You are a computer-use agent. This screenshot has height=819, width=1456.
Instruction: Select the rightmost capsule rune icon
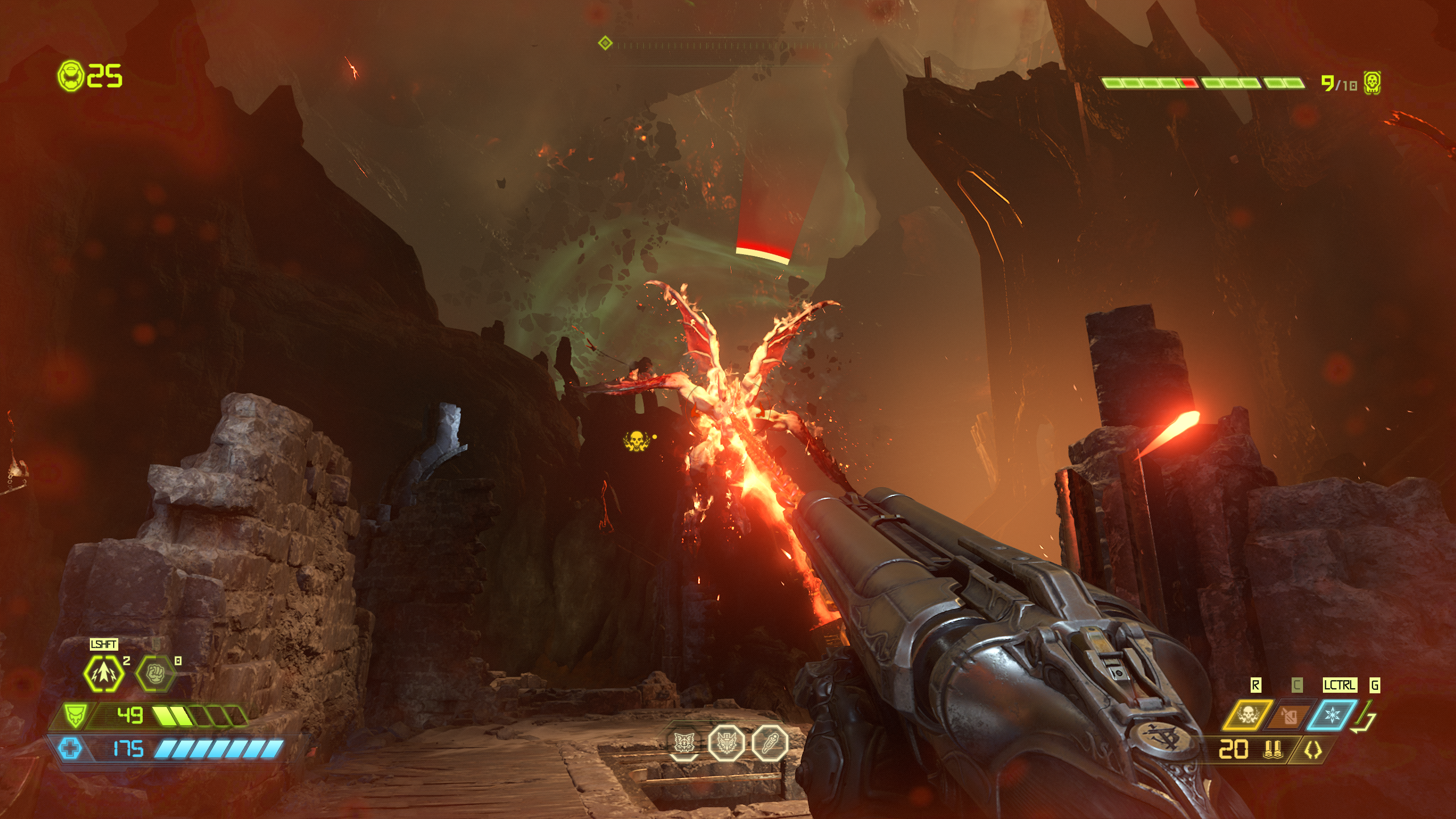click(770, 742)
